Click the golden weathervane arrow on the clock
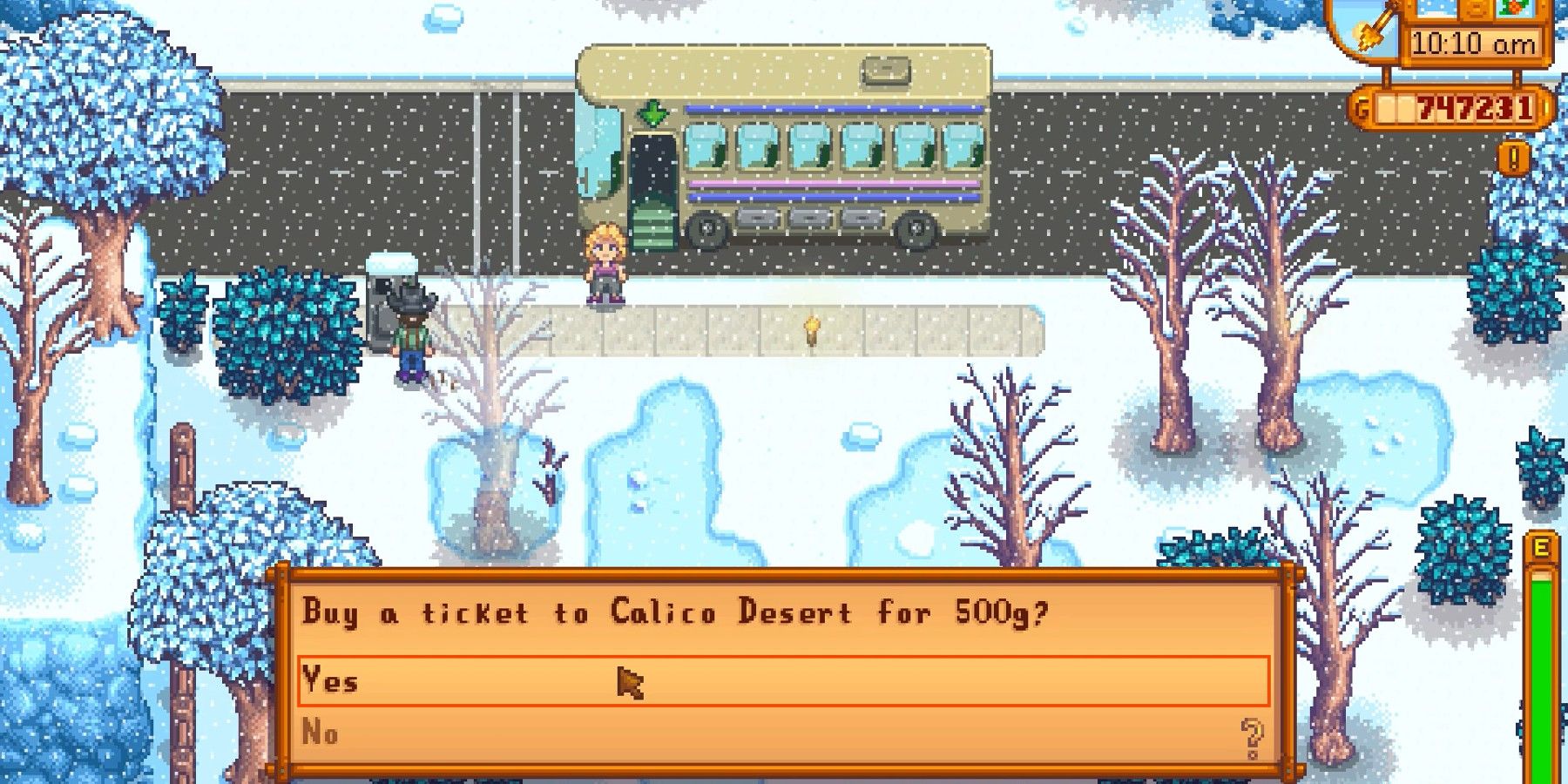Screen dimensions: 1568x784 click(x=1377, y=25)
